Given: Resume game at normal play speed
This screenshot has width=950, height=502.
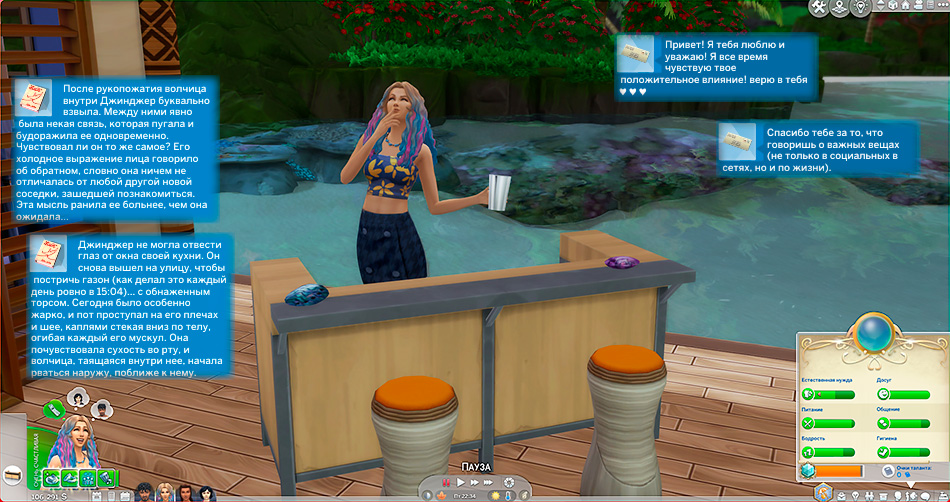Looking at the screenshot, I should pyautogui.click(x=459, y=483).
